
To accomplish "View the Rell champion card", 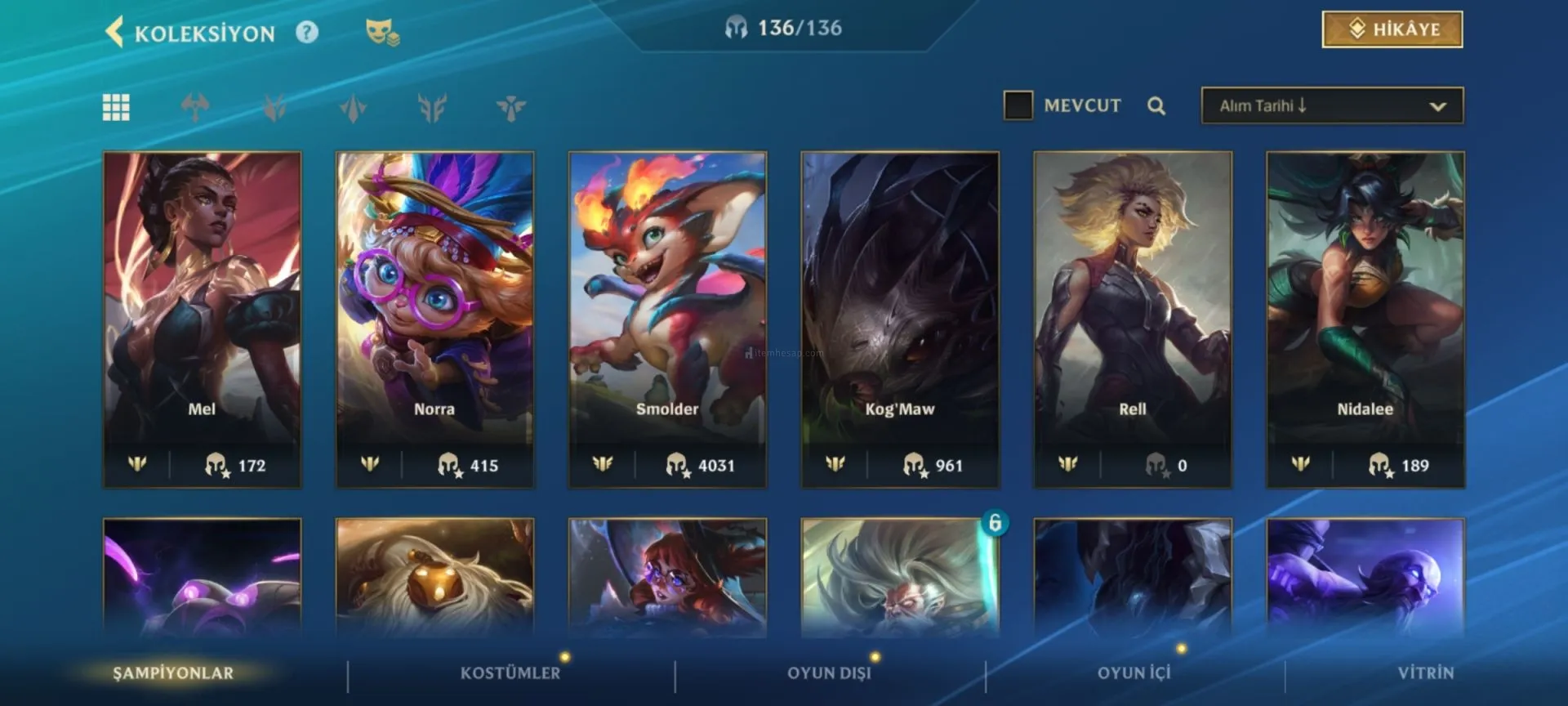I will point(1133,319).
